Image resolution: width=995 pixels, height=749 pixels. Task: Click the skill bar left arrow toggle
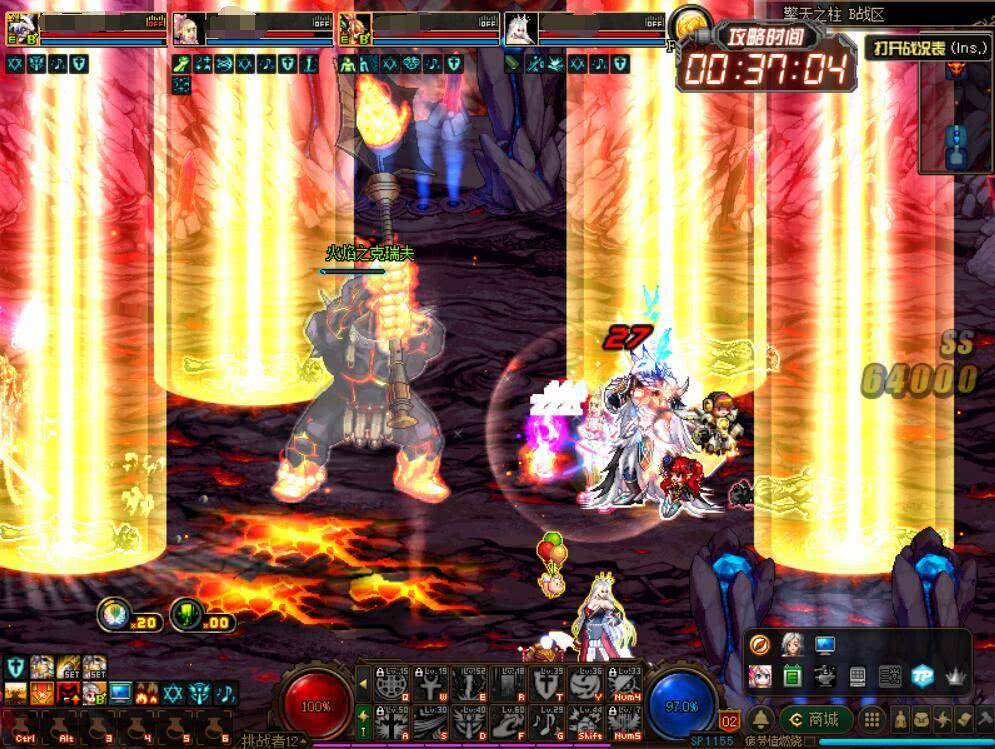coord(363,684)
